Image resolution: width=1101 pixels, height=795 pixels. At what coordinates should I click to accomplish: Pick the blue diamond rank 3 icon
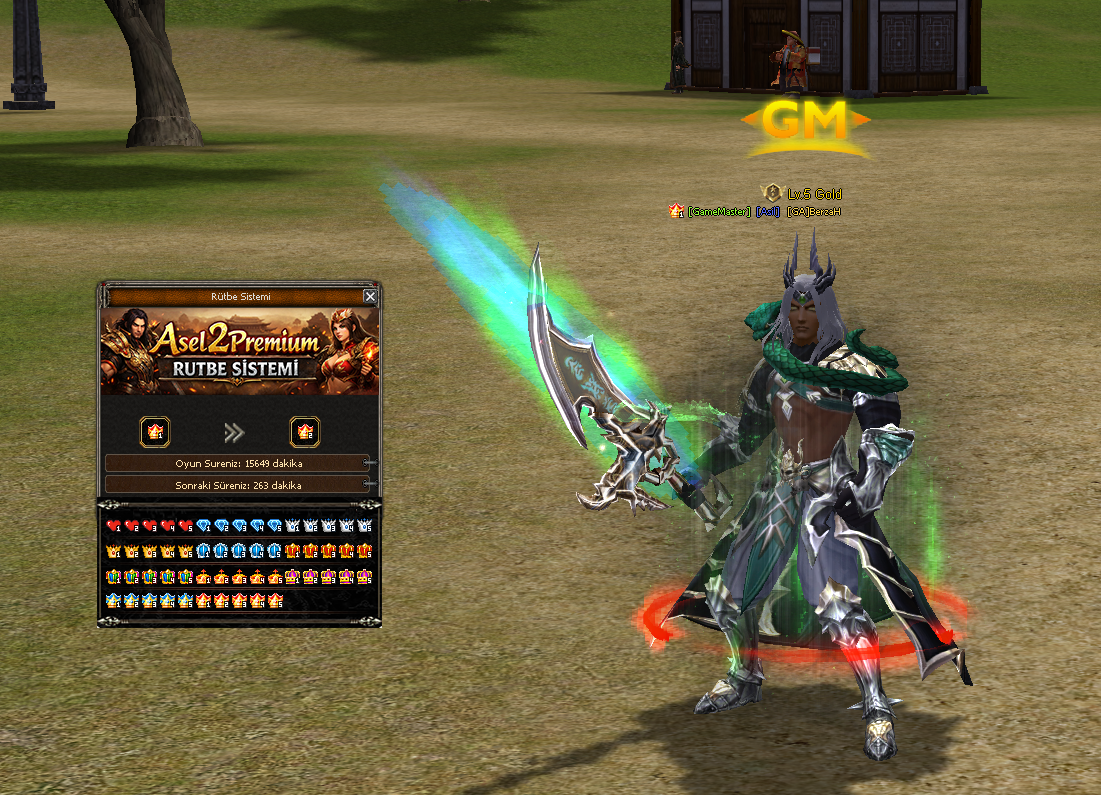click(239, 526)
